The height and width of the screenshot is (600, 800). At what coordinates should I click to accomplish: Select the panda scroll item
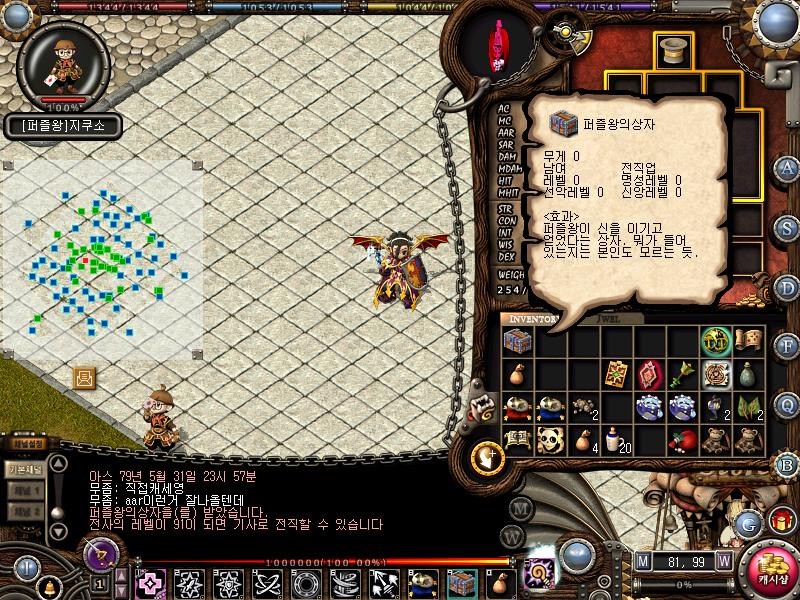pos(551,440)
